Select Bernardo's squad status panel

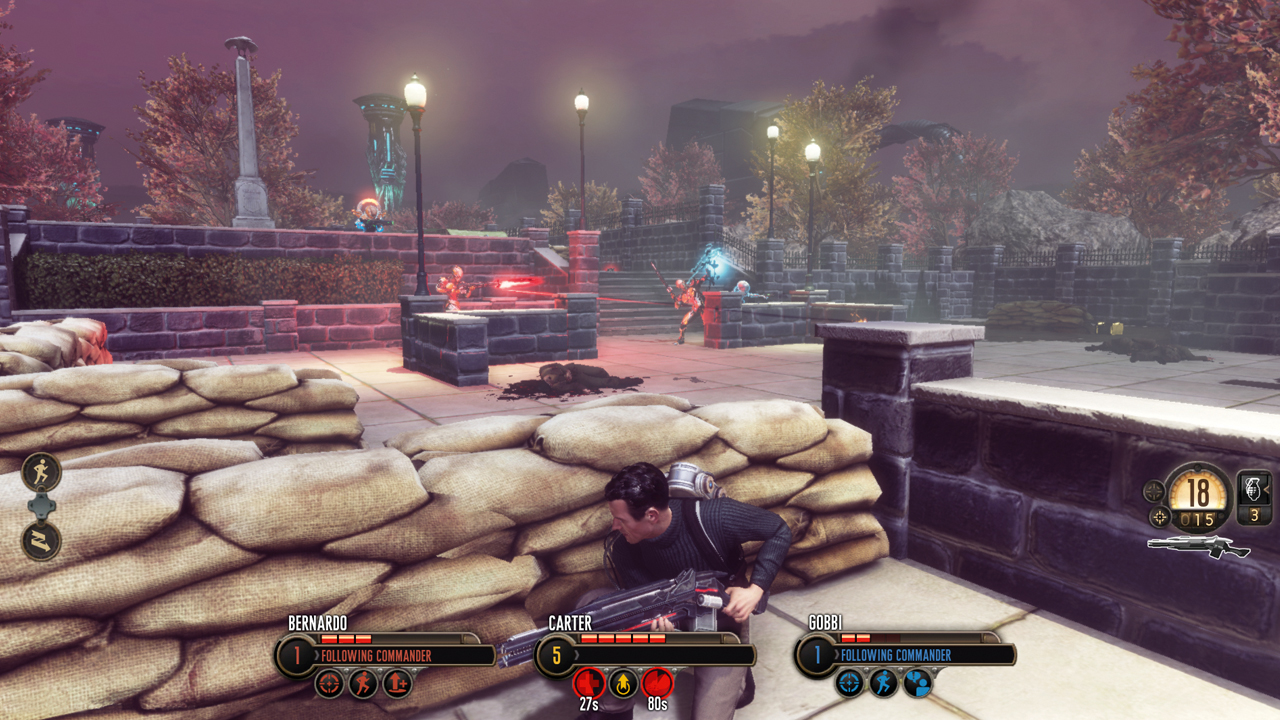[385, 655]
